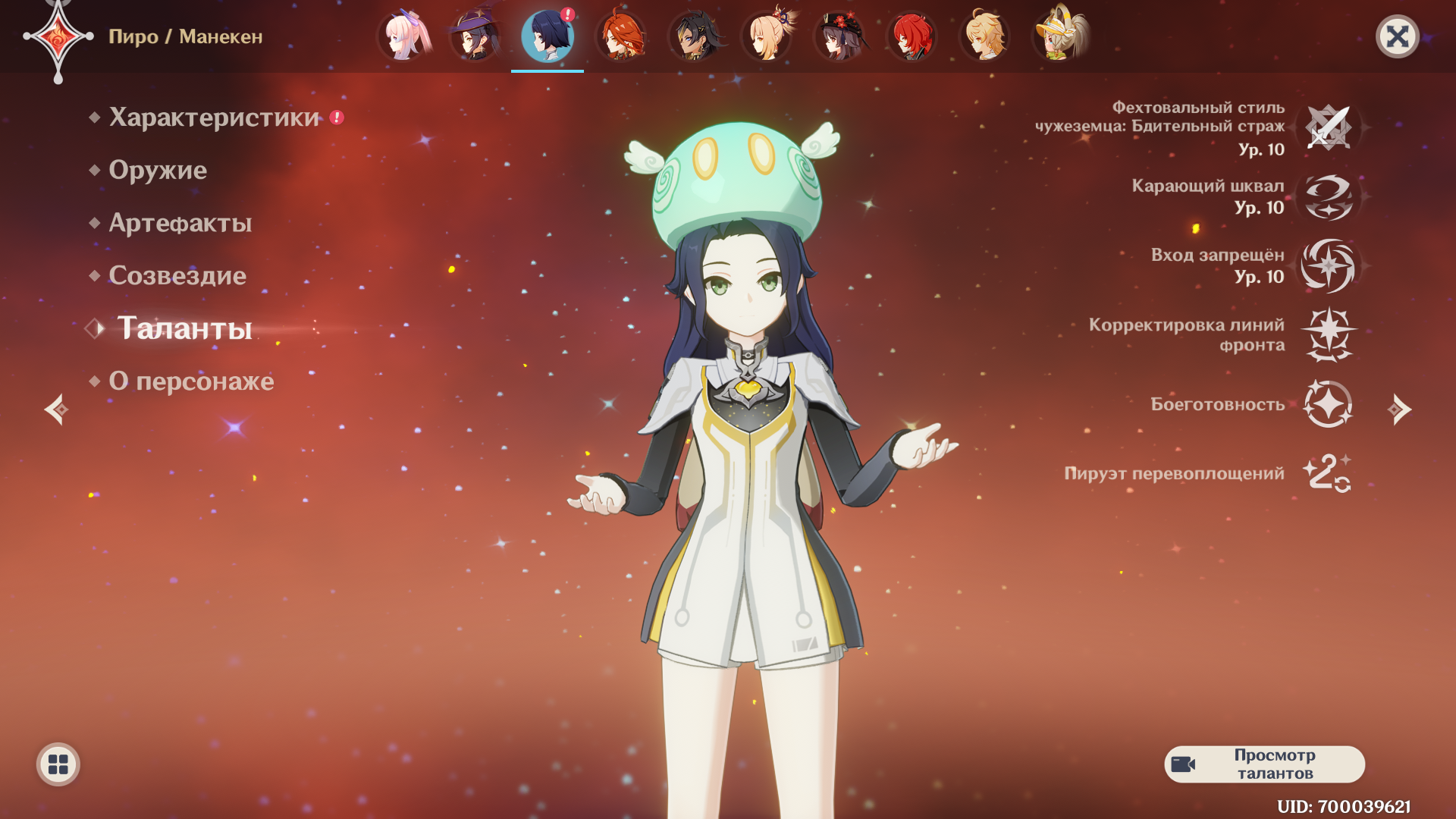
Task: Open the Боеготовность passive talent
Action: [x=1329, y=404]
